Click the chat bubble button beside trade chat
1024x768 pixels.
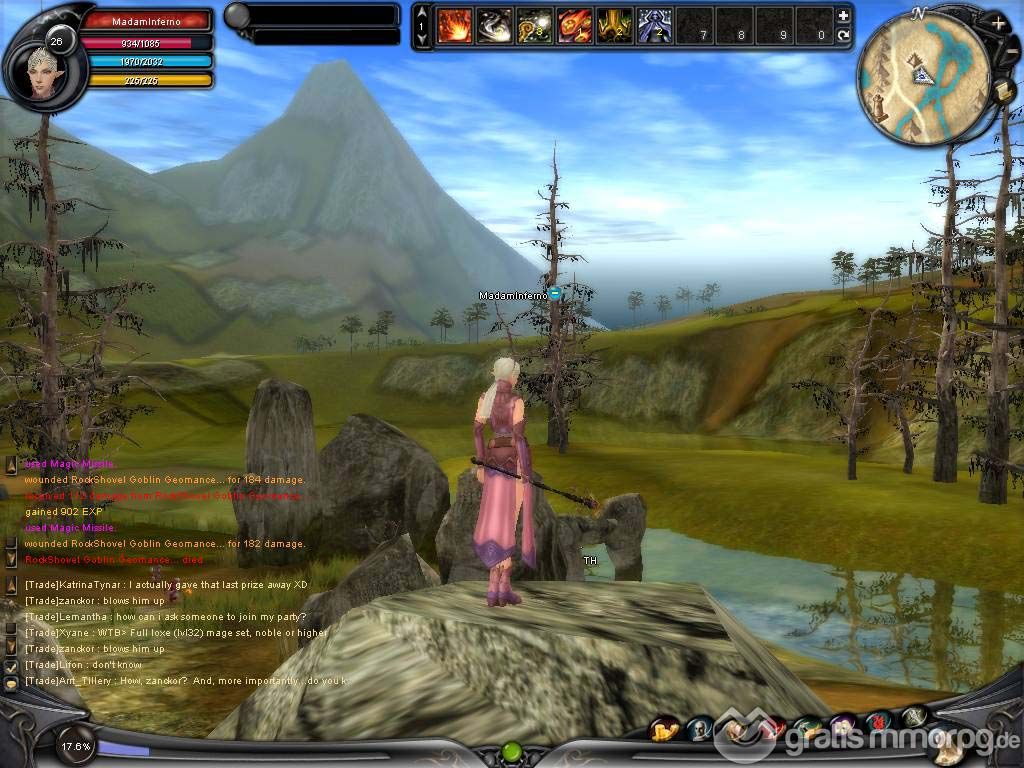(x=11, y=683)
